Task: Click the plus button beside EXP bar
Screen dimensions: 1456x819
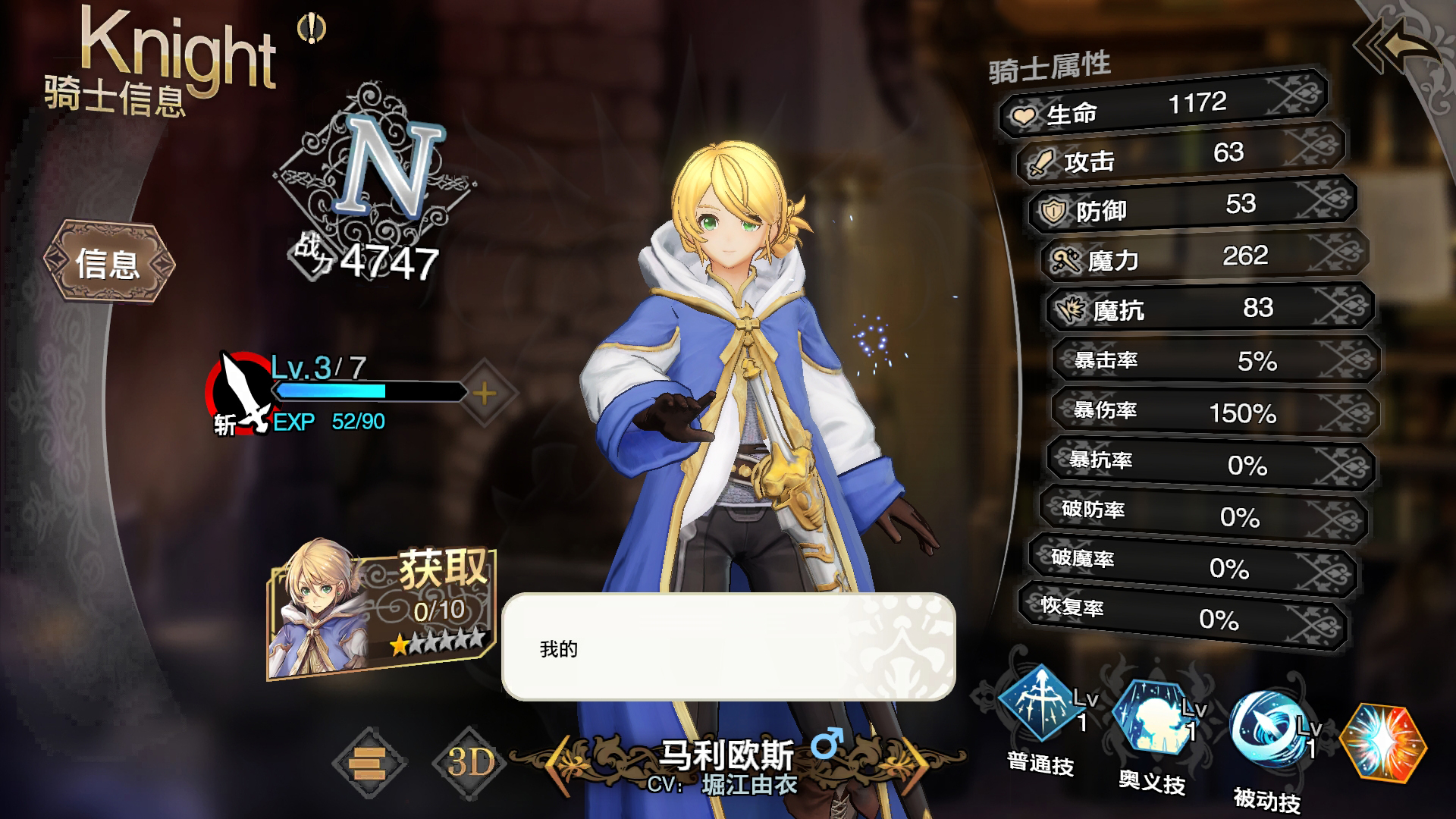Action: click(485, 393)
